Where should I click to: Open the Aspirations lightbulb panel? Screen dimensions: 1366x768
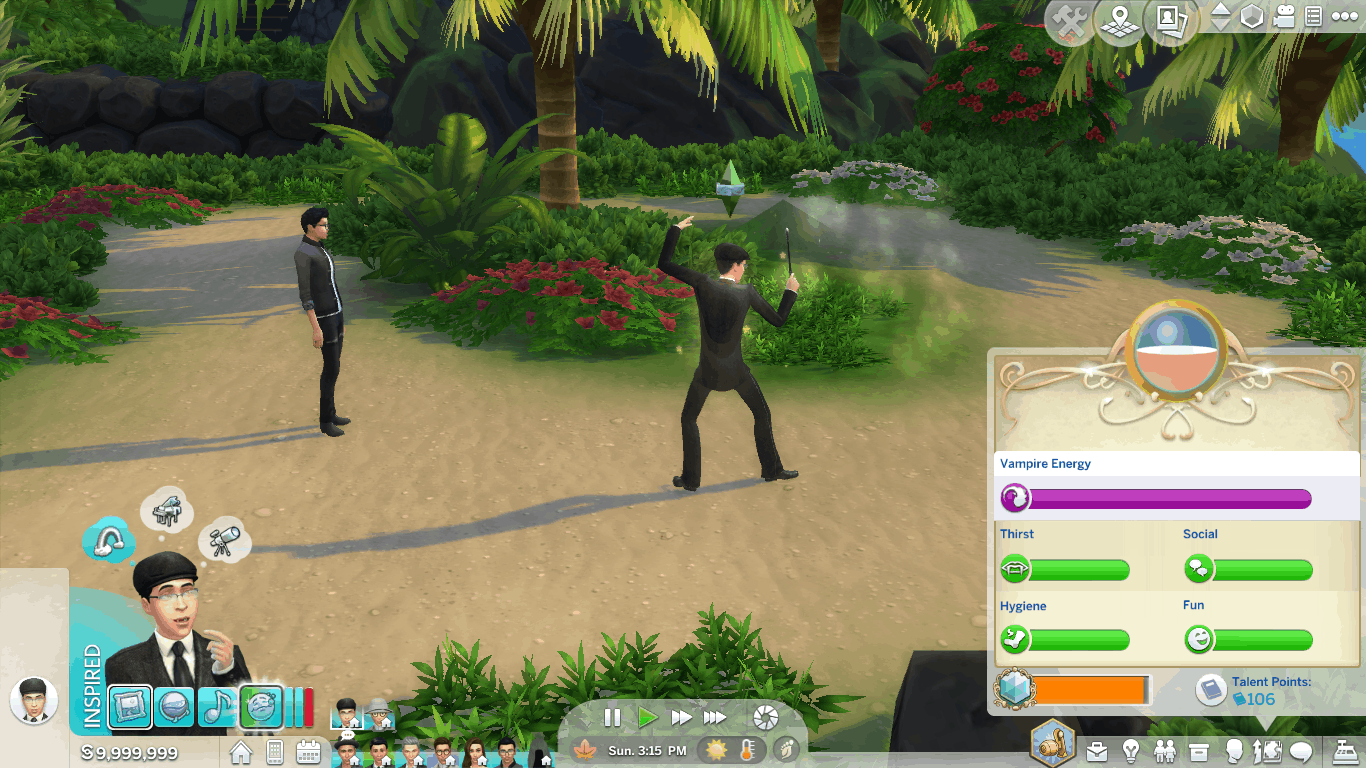point(1131,750)
